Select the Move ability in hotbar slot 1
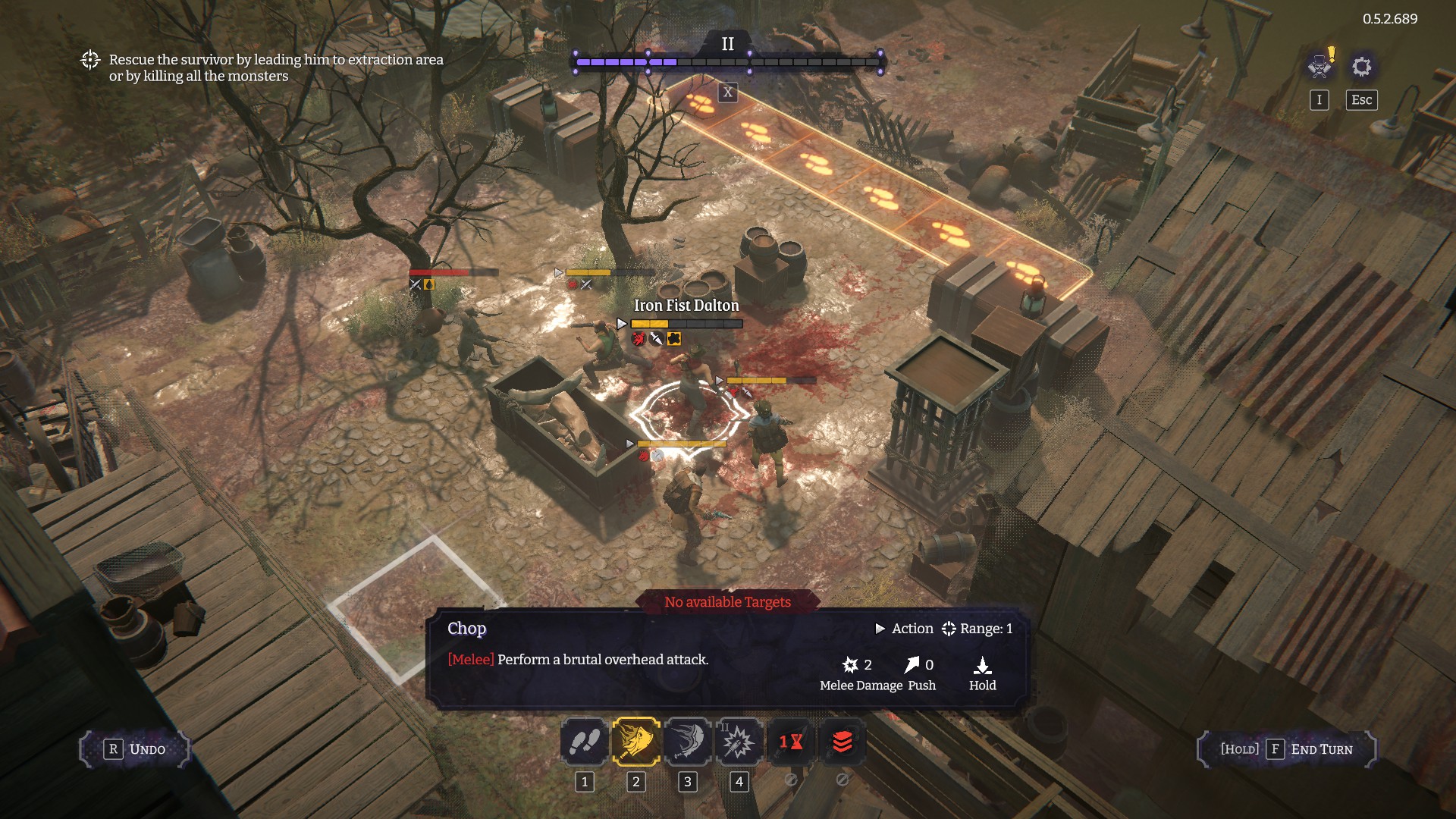Viewport: 1456px width, 819px height. coord(584,743)
